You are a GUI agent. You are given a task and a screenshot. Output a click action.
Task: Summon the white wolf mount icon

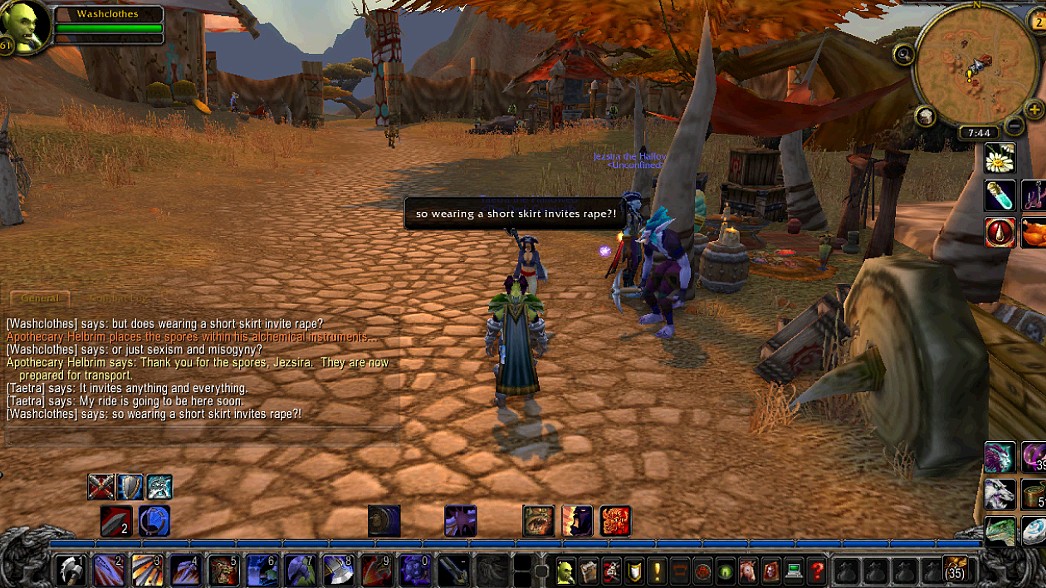tap(1000, 494)
